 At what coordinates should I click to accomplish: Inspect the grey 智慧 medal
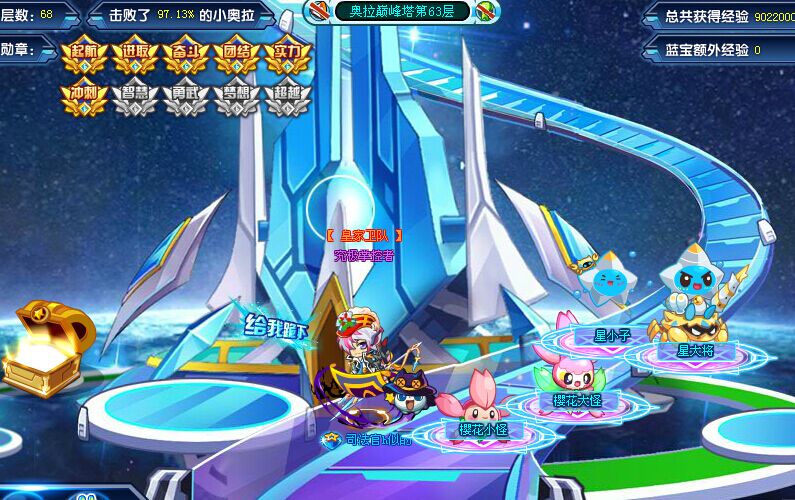click(135, 97)
